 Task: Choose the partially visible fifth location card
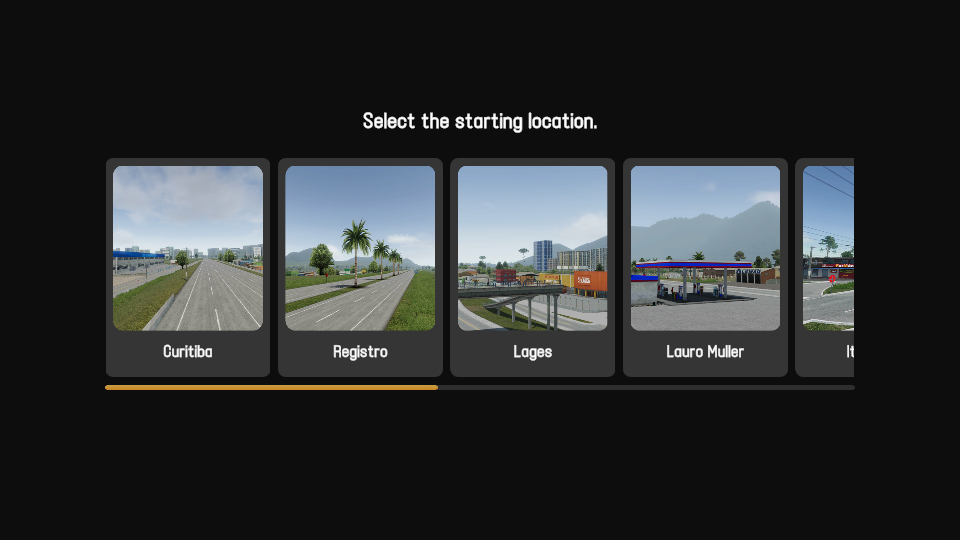(826, 267)
